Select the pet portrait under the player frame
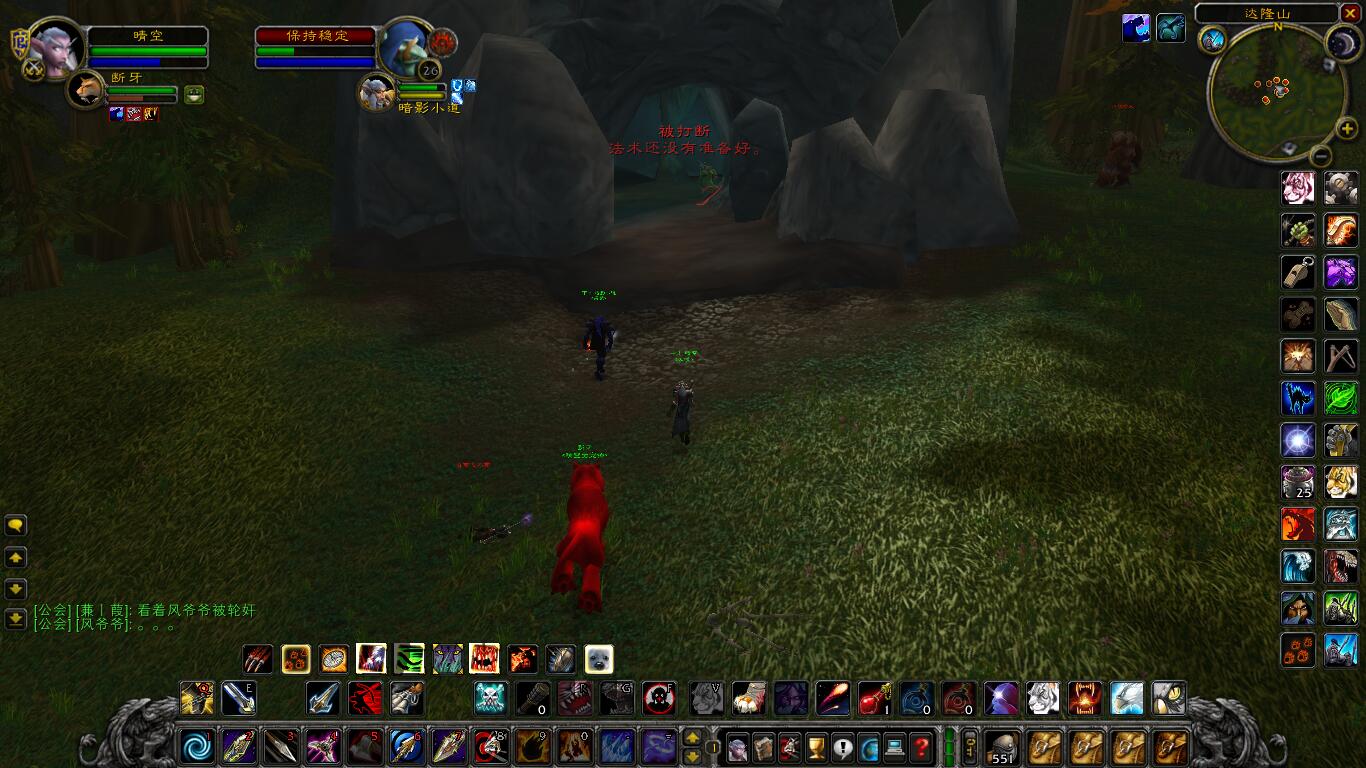1366x768 pixels. pos(86,91)
